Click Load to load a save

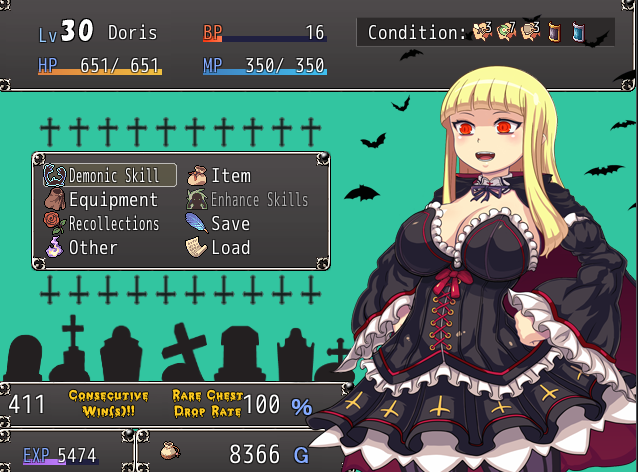229,248
